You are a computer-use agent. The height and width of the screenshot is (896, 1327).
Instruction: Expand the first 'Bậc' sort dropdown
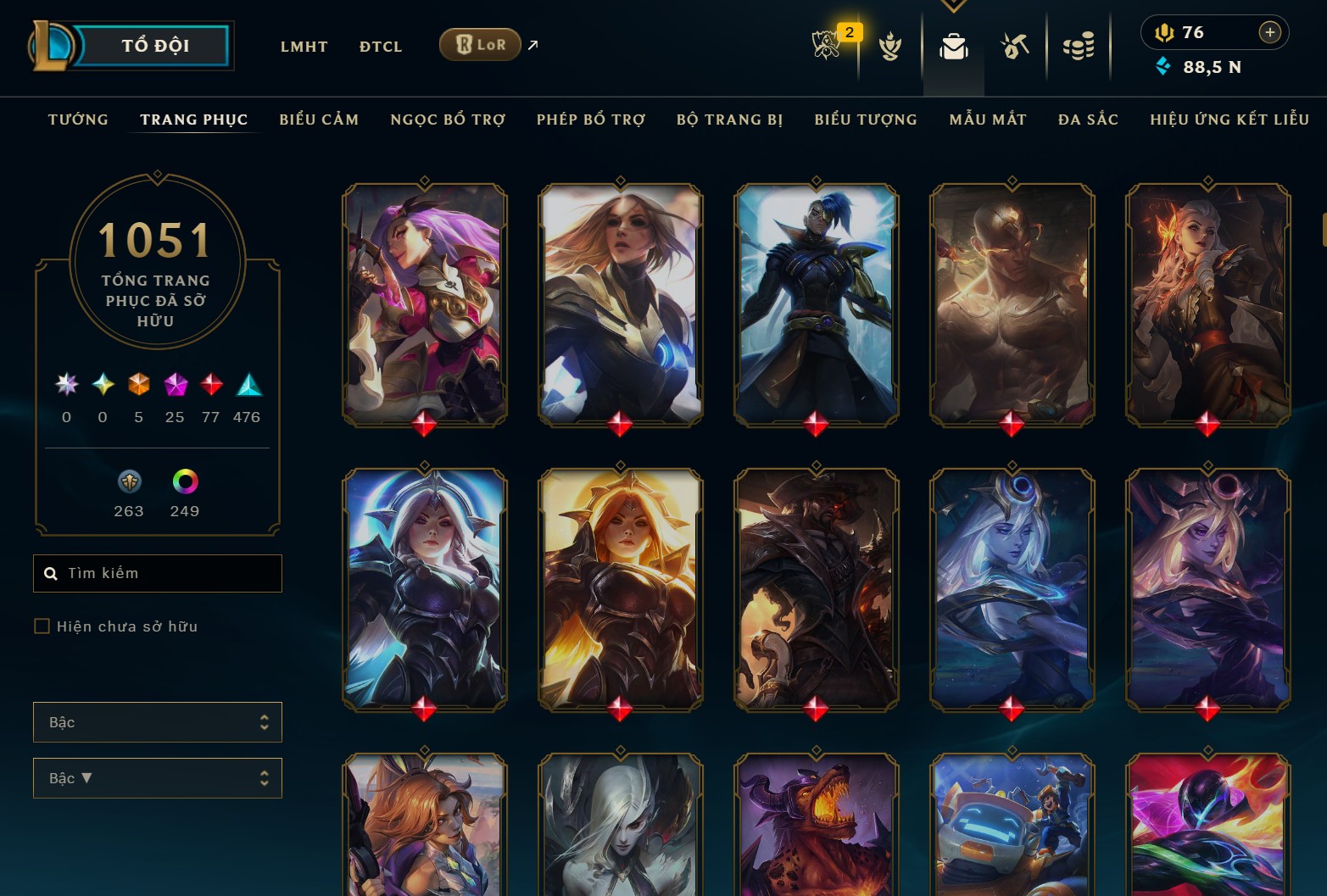pyautogui.click(x=157, y=721)
